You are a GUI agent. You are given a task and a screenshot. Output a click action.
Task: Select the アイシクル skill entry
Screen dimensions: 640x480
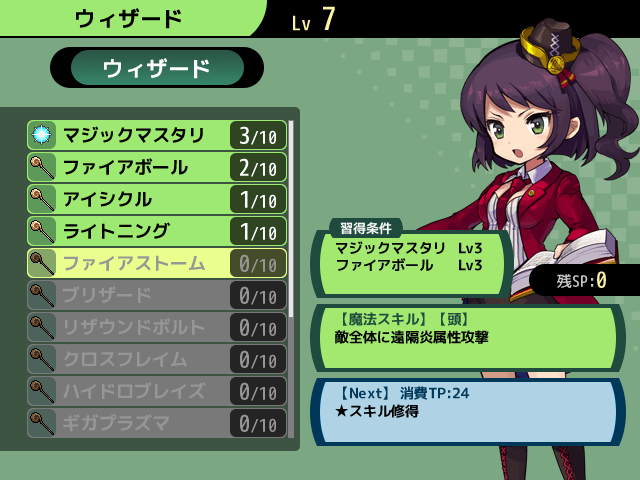(x=157, y=199)
